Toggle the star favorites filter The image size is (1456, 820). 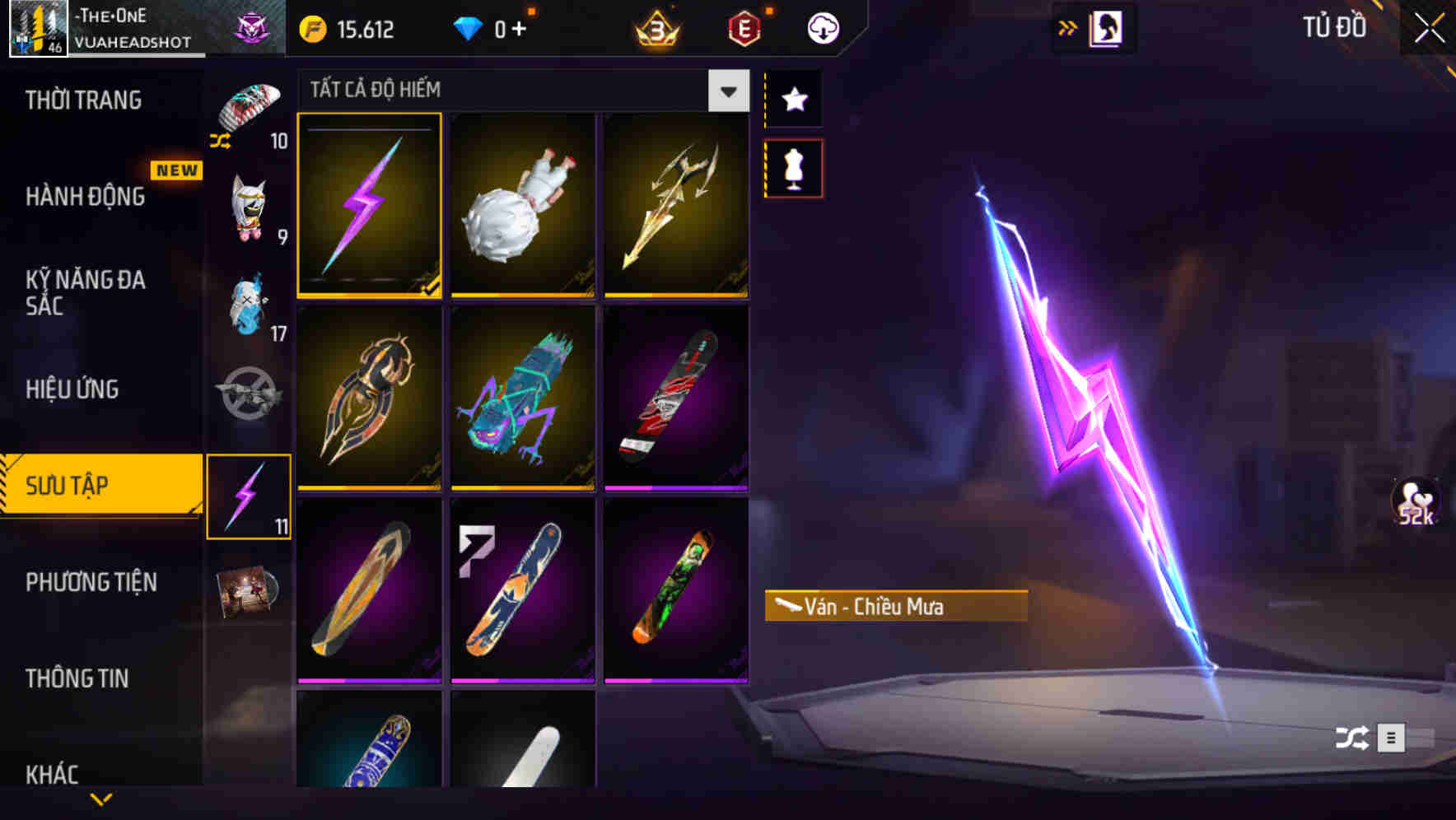coord(793,100)
